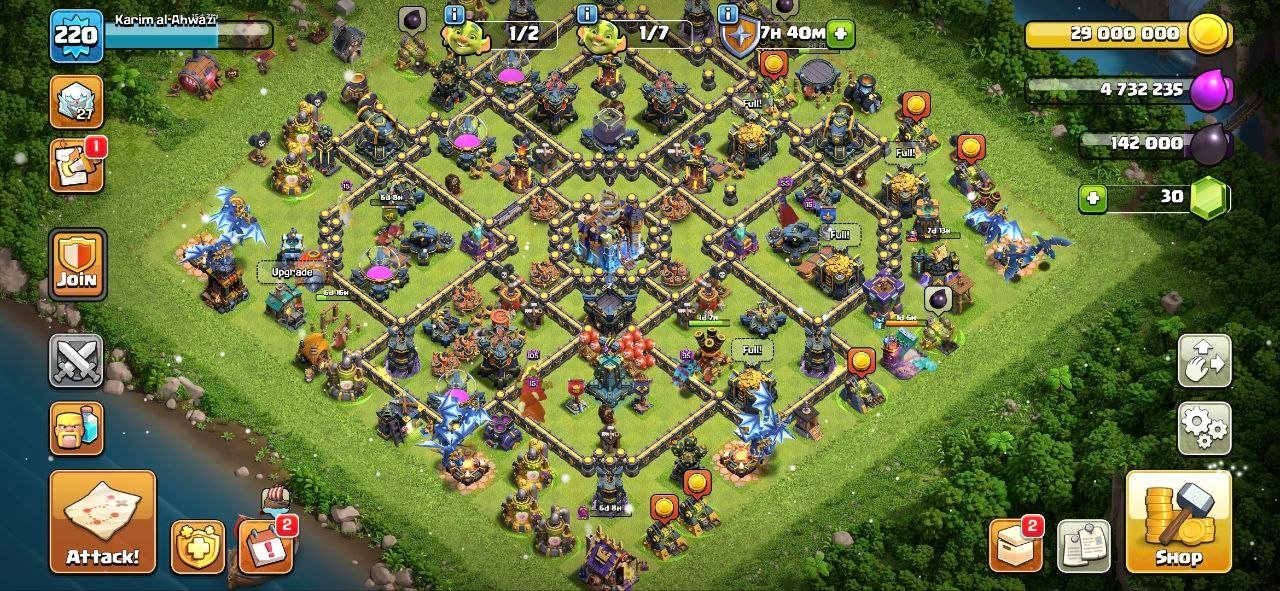Open the settings gears menu
The width and height of the screenshot is (1280, 591).
coord(1204,428)
